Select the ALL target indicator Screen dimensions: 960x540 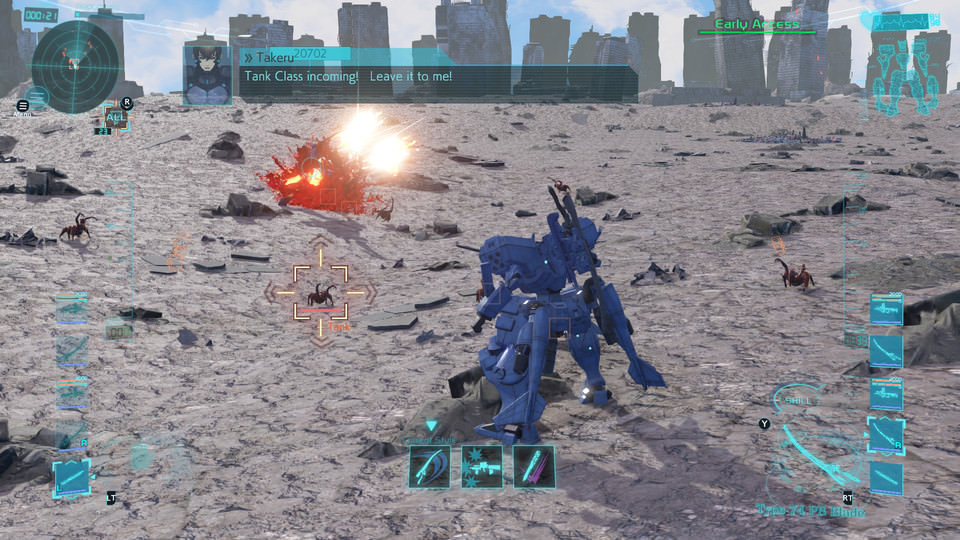(115, 117)
